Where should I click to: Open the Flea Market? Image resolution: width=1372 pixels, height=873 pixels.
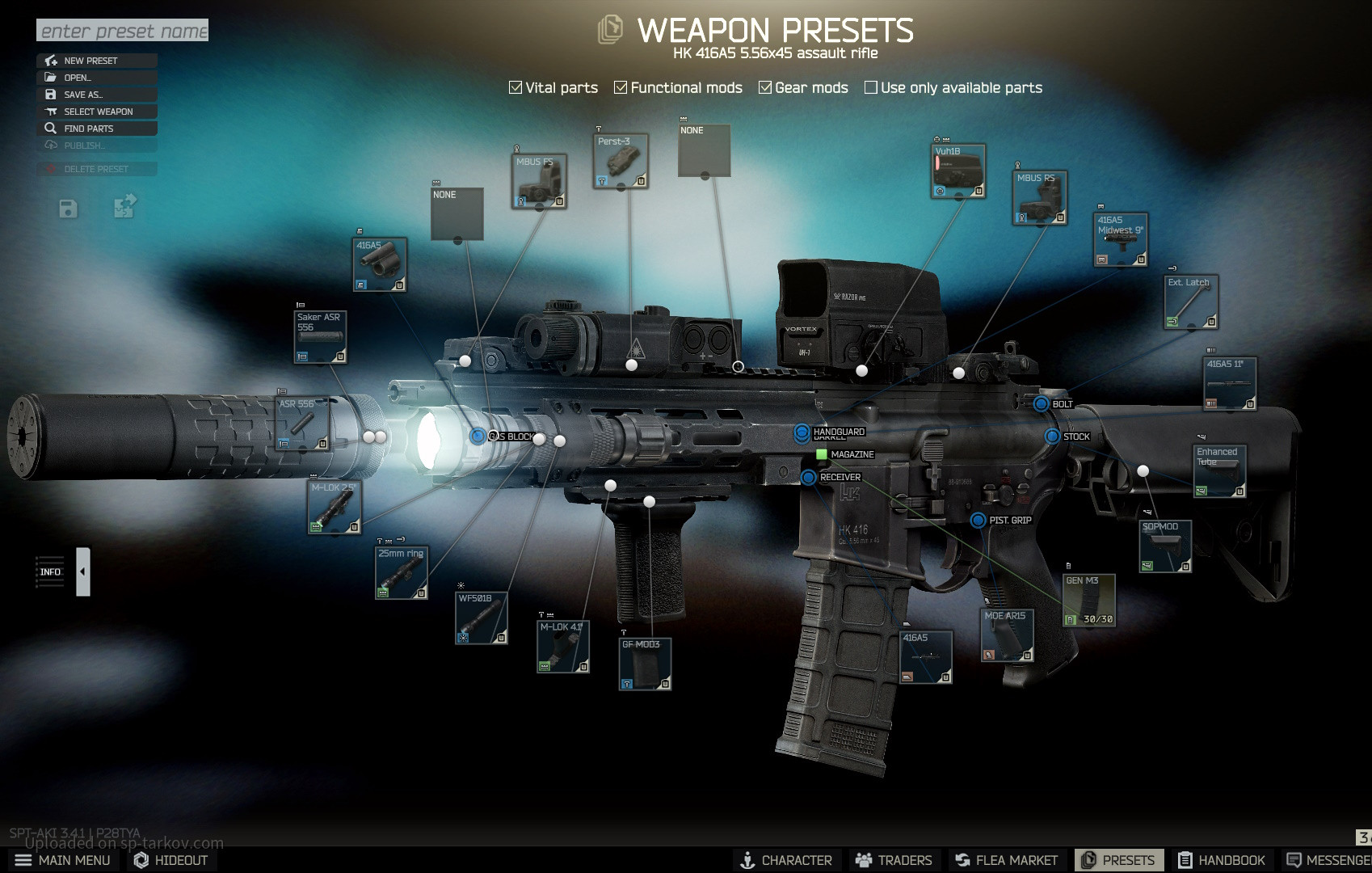click(x=1006, y=860)
